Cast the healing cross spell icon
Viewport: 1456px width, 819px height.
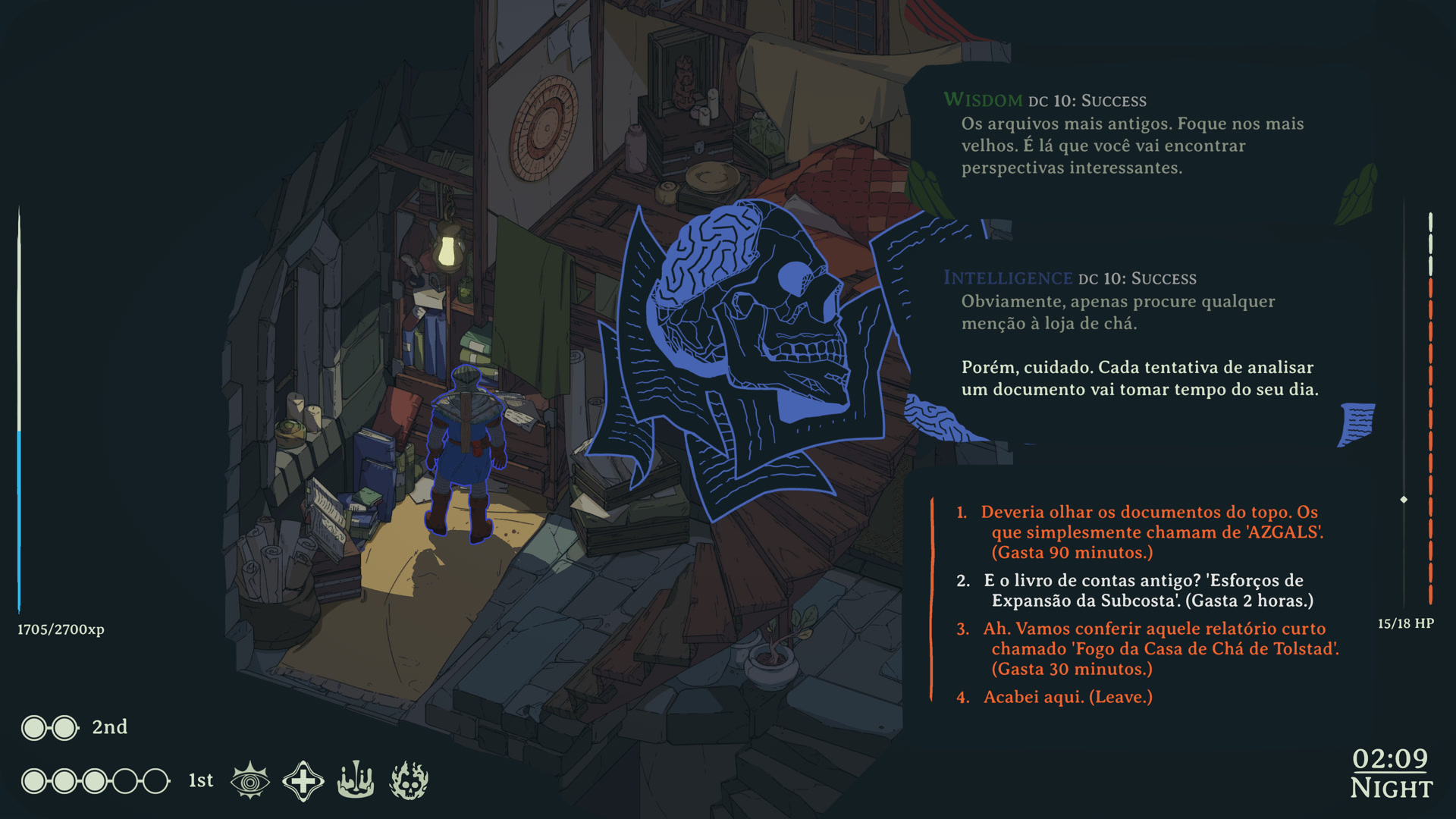click(303, 780)
